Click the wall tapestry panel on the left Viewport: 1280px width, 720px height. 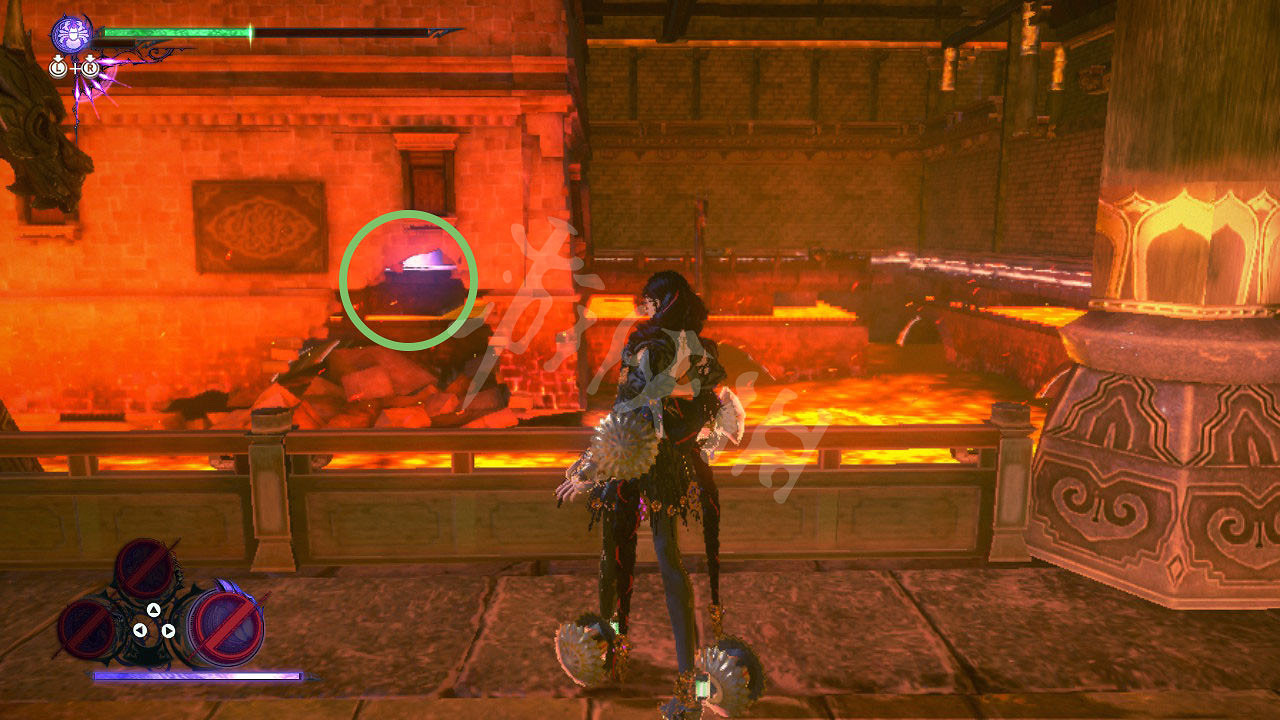click(258, 225)
